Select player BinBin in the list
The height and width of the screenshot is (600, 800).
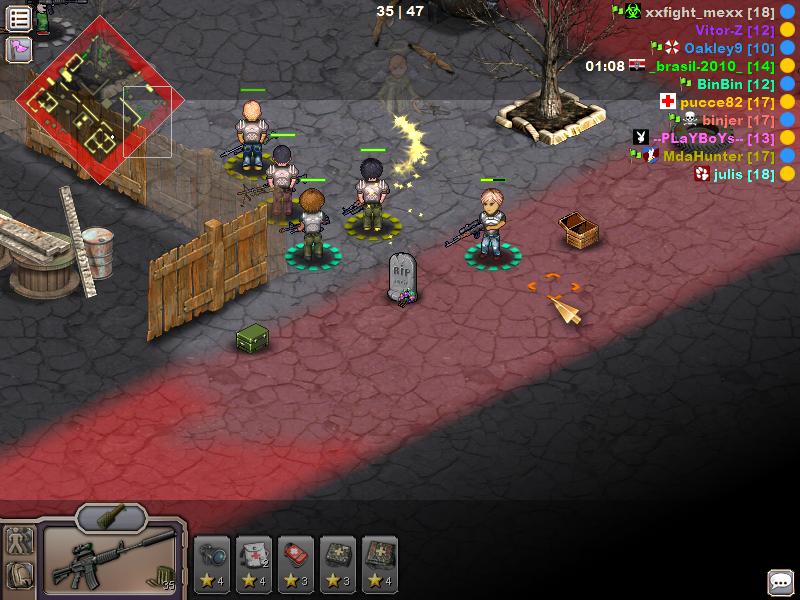tap(736, 84)
